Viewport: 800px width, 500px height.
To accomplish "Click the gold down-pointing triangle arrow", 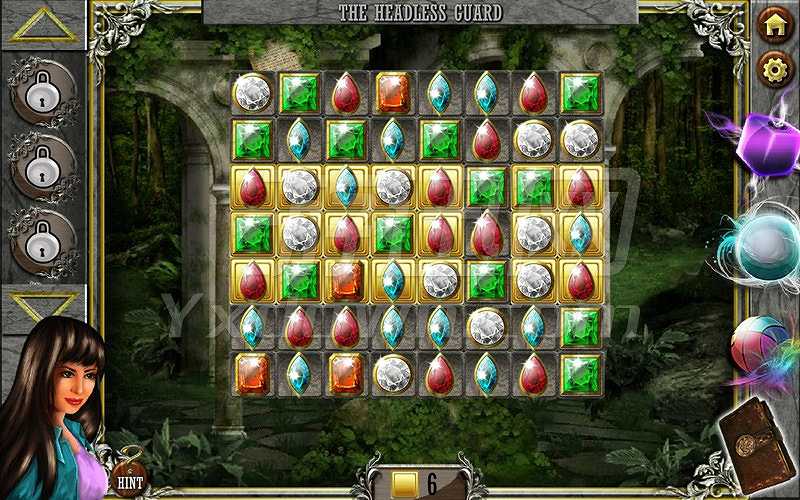I will pos(42,305).
